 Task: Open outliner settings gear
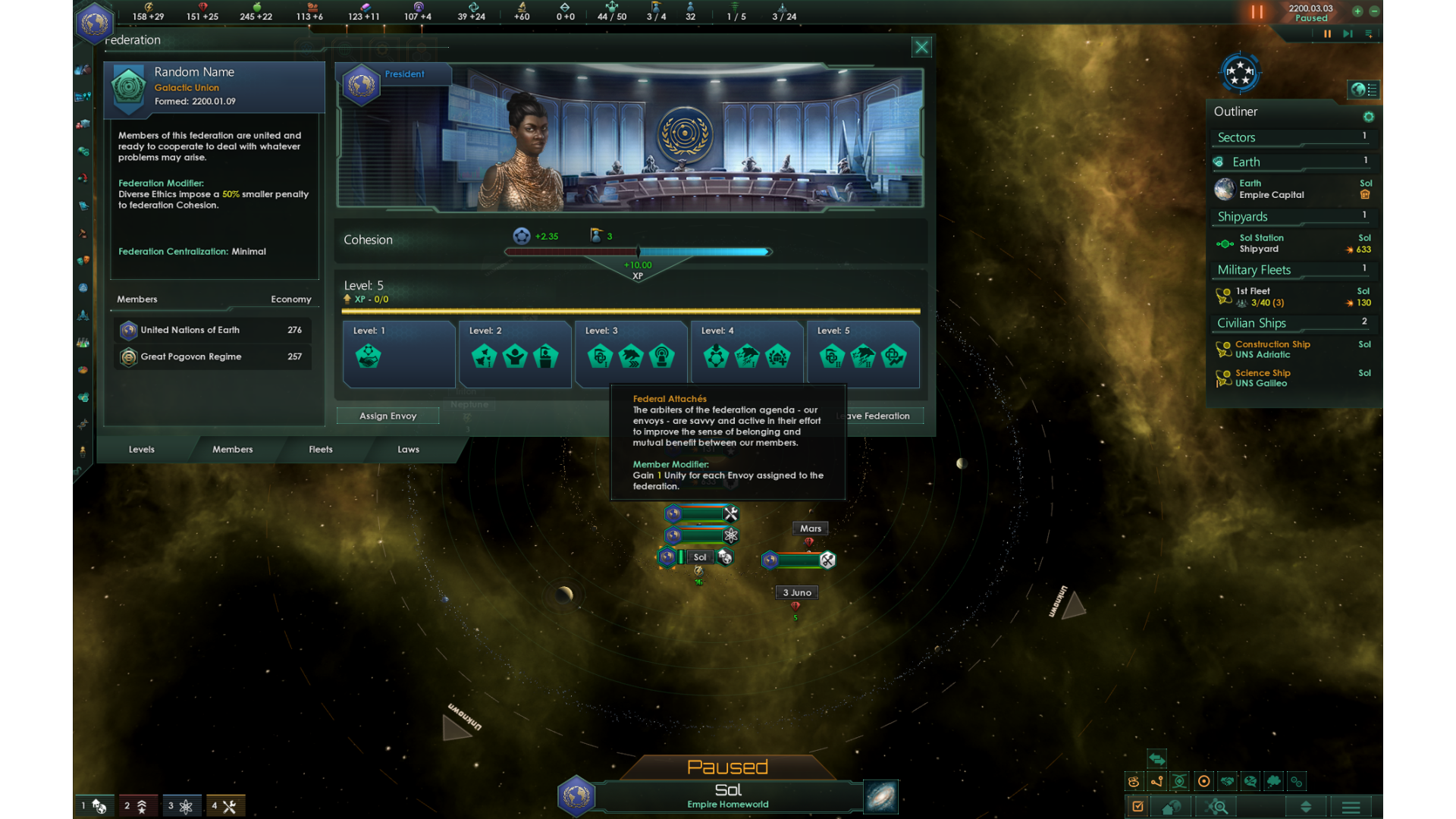coord(1368,117)
